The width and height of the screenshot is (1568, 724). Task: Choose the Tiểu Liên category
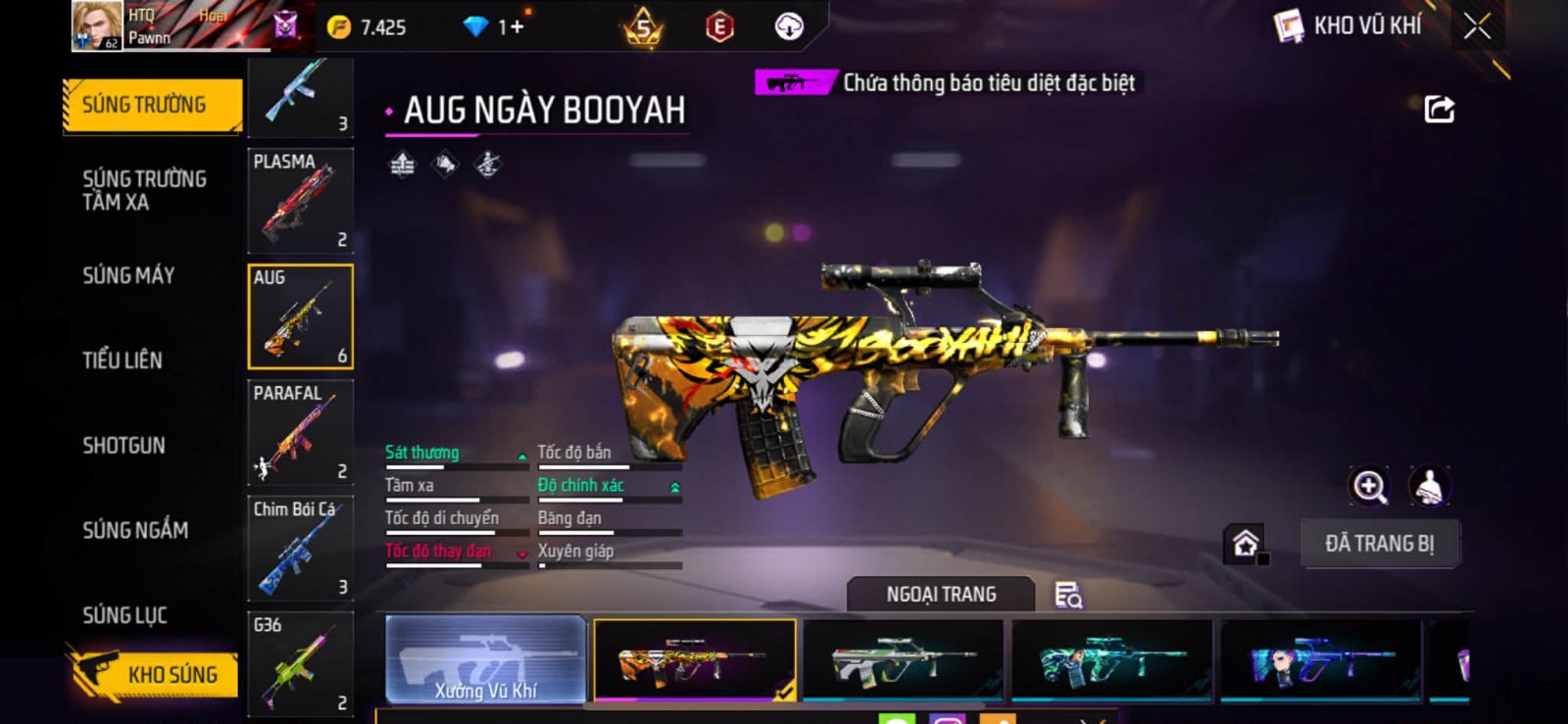click(122, 360)
